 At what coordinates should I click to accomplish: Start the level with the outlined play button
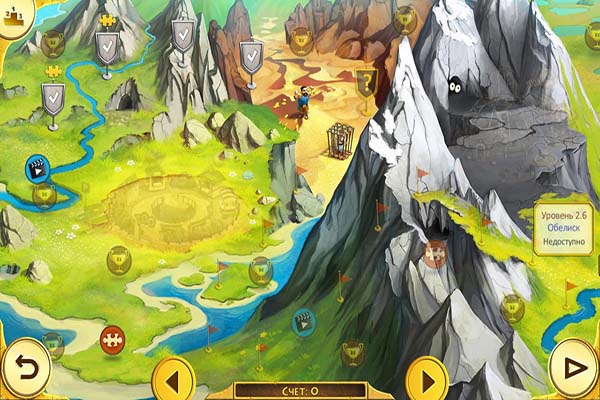click(x=574, y=366)
